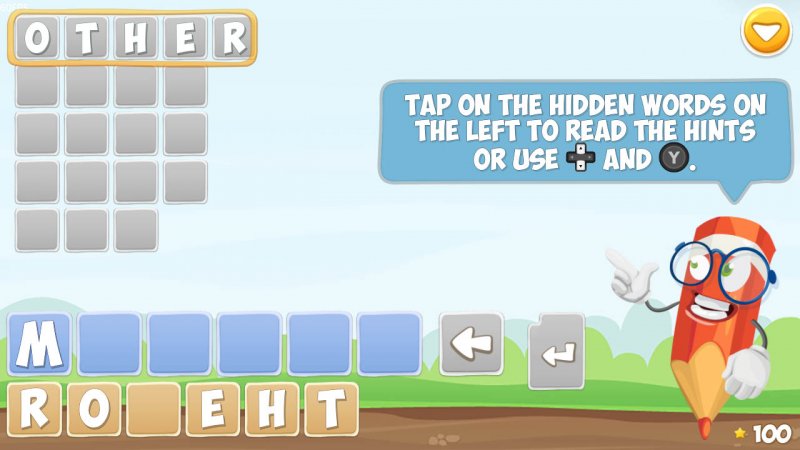Remove the placed letter M from the answer
The width and height of the screenshot is (800, 450).
pos(40,344)
